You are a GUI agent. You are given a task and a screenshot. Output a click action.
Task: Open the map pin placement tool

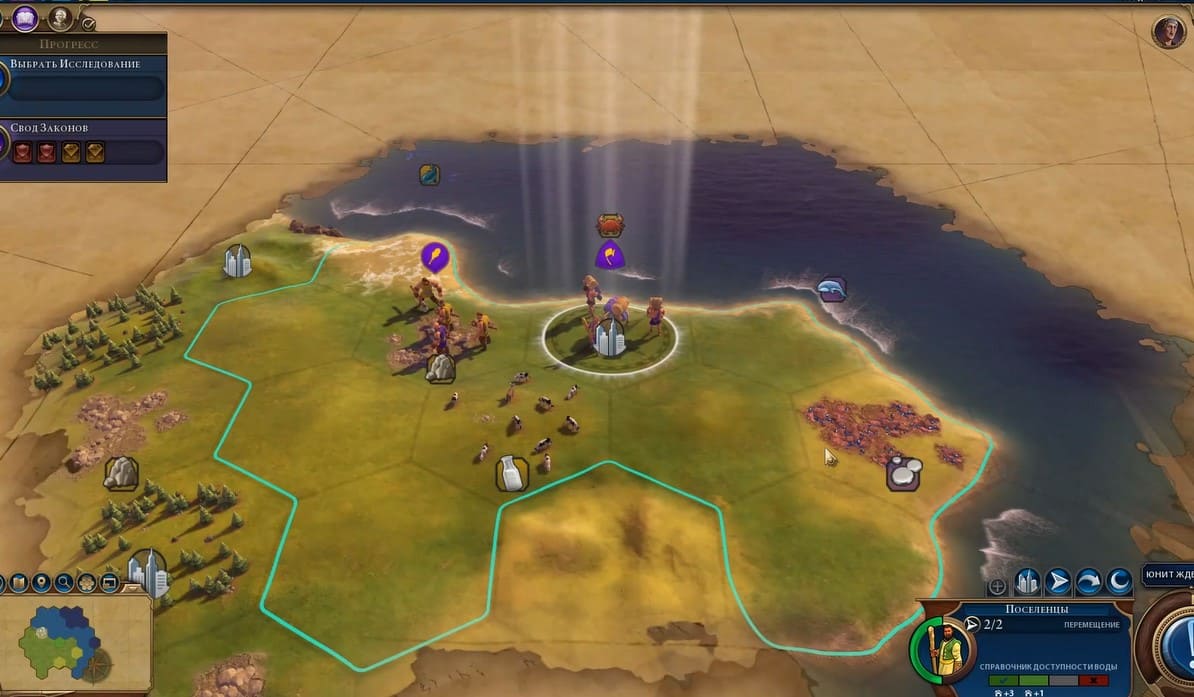click(x=42, y=582)
